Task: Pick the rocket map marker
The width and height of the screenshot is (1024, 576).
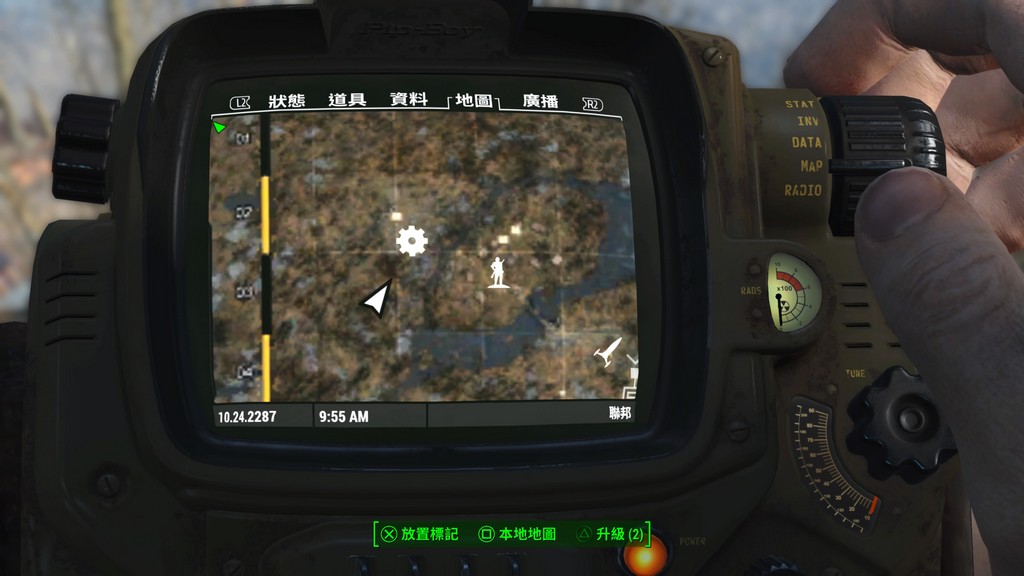Action: click(608, 352)
